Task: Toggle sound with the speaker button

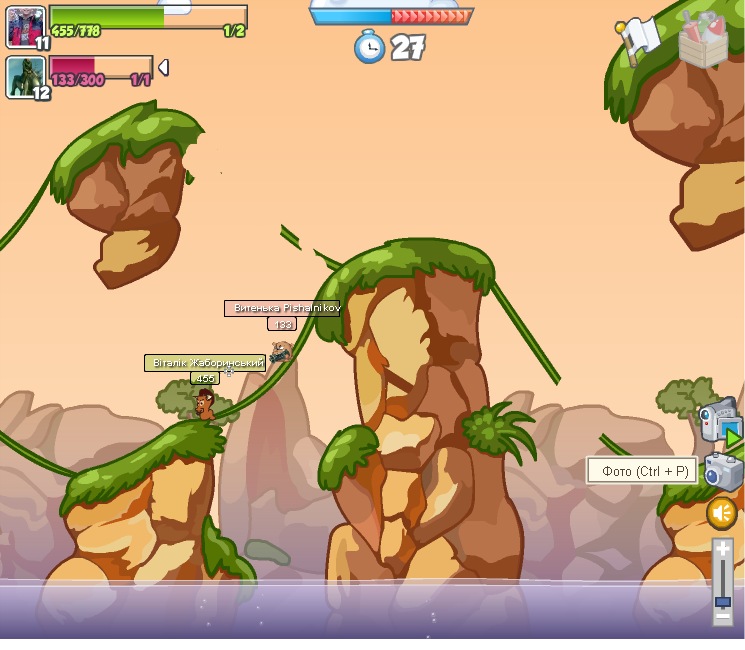Action: [721, 513]
